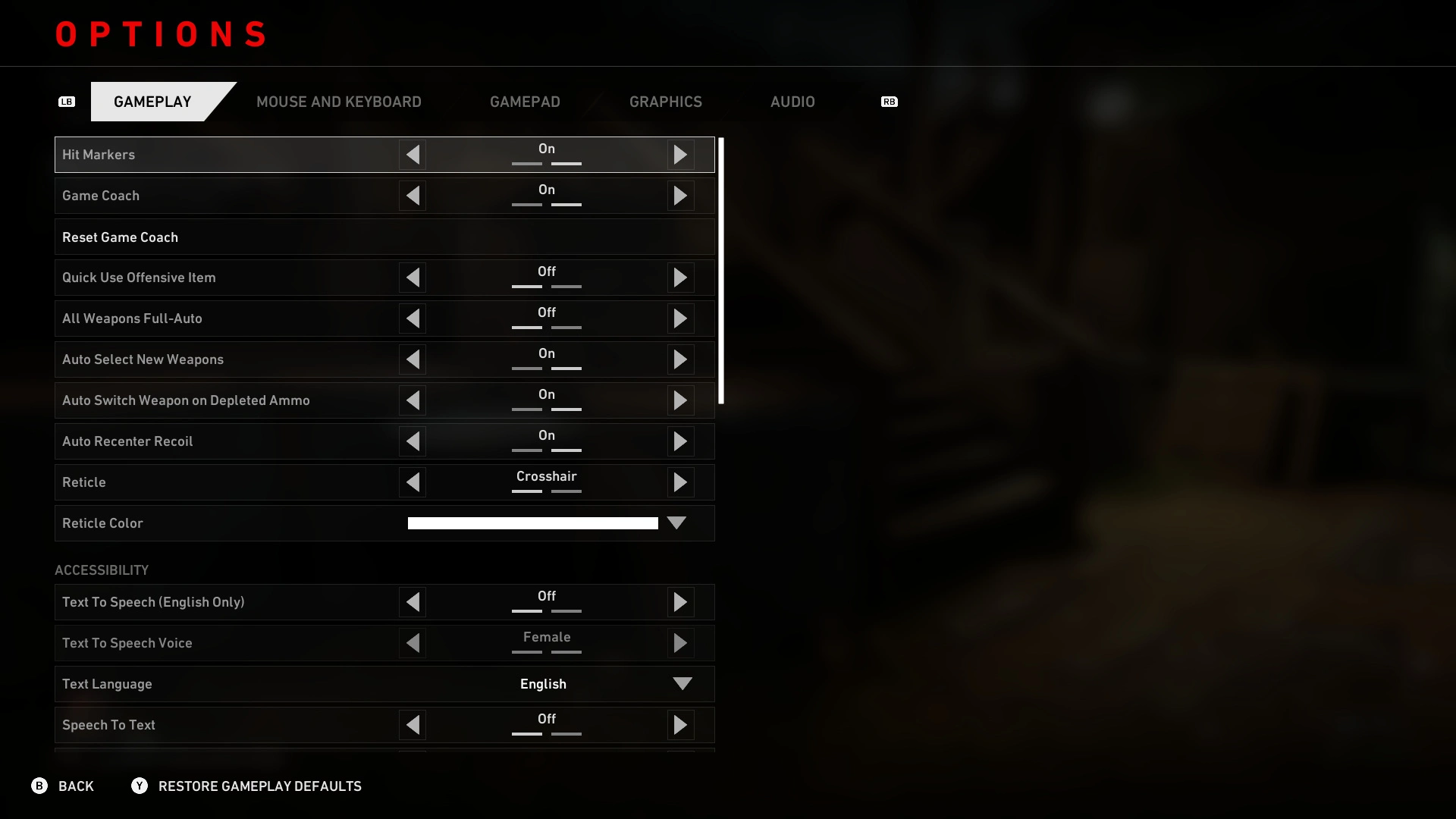This screenshot has height=819, width=1456.
Task: Click Restore Gameplay Defaults
Action: (x=259, y=786)
